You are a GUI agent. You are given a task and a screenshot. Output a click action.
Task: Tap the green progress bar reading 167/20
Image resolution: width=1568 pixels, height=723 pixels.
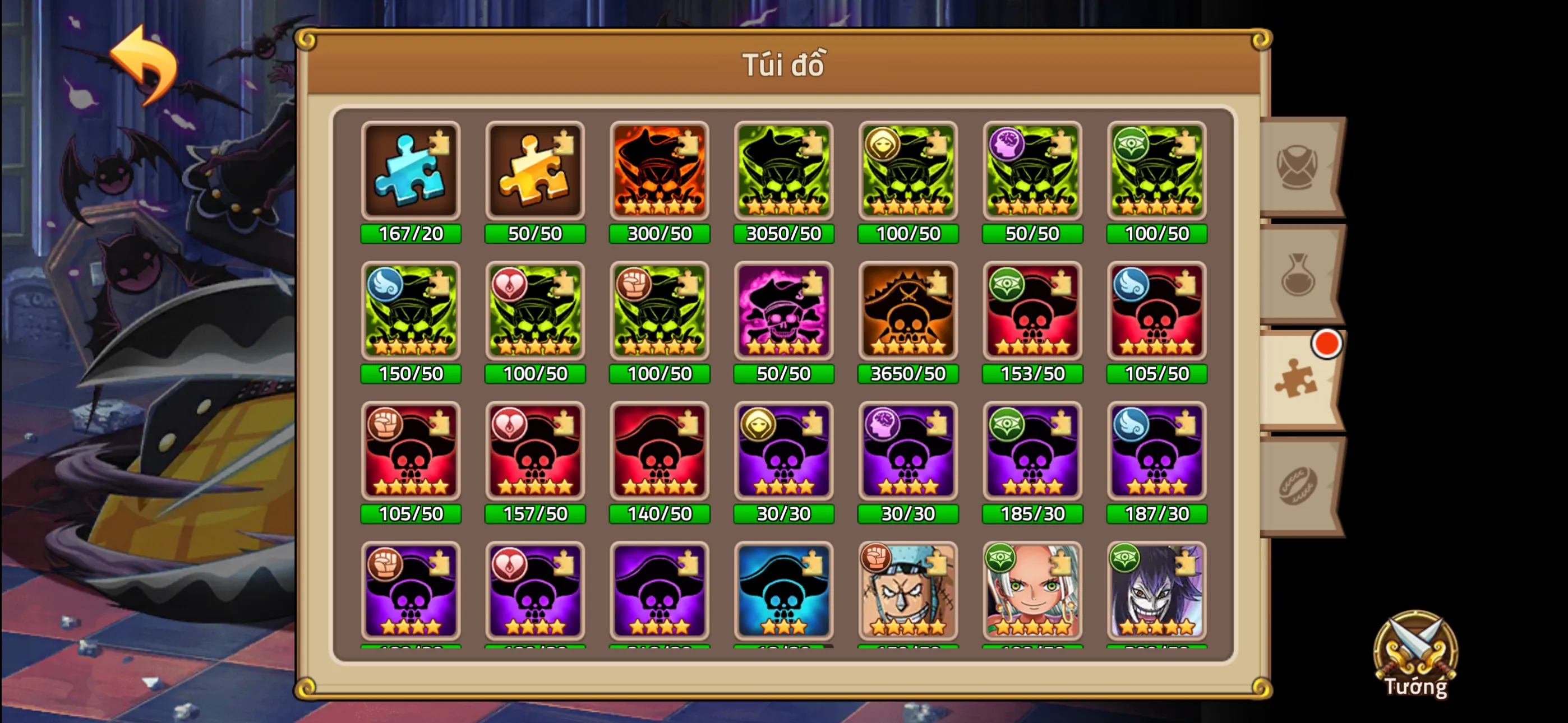(x=411, y=233)
